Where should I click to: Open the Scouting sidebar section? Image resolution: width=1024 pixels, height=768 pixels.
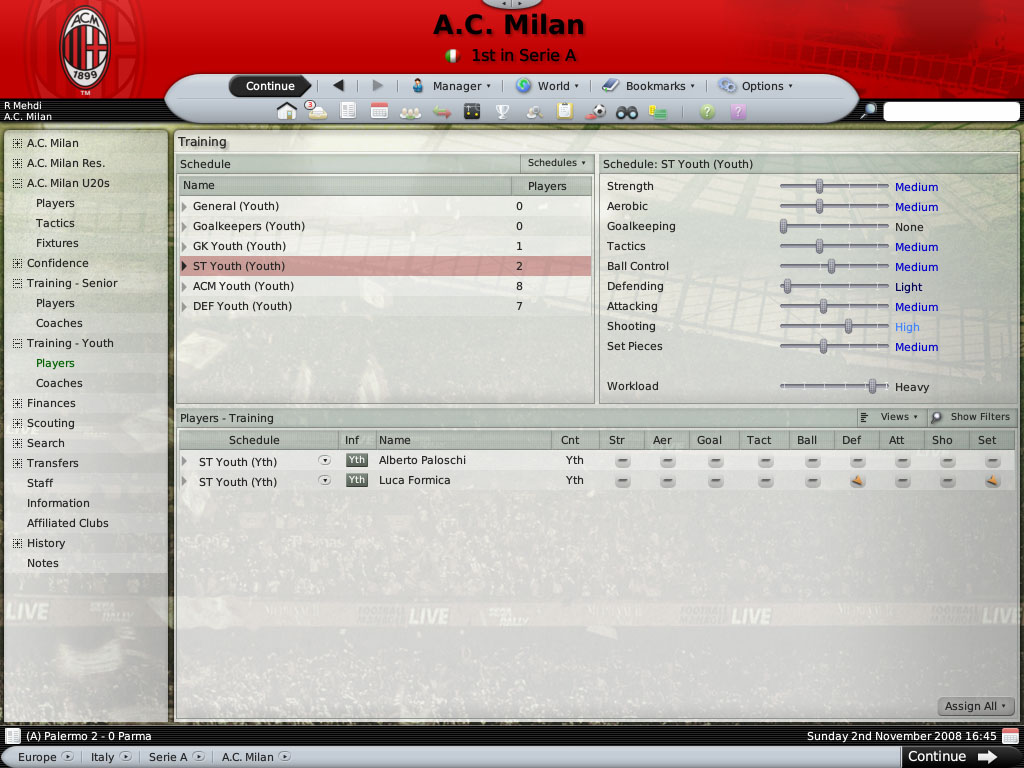tap(50, 423)
